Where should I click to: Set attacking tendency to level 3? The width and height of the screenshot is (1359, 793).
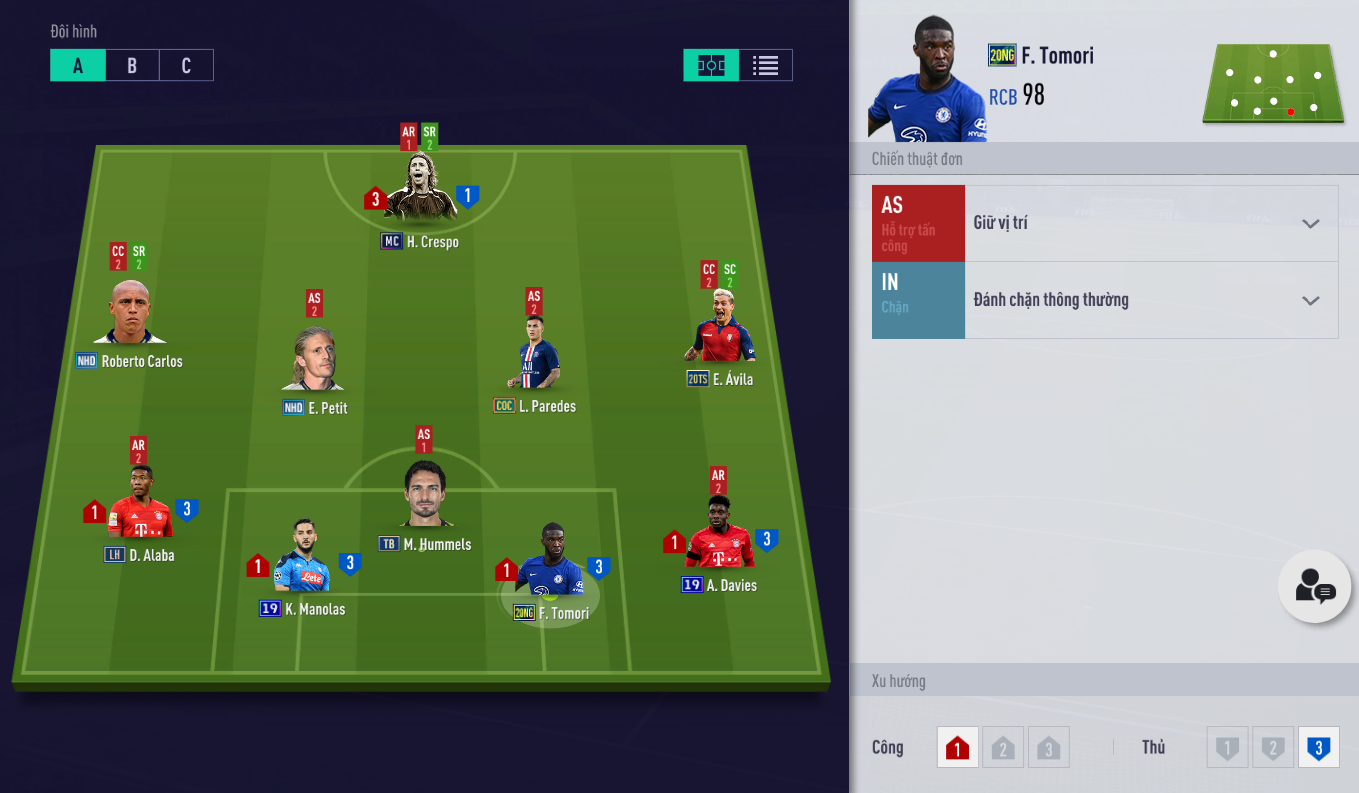point(1048,748)
